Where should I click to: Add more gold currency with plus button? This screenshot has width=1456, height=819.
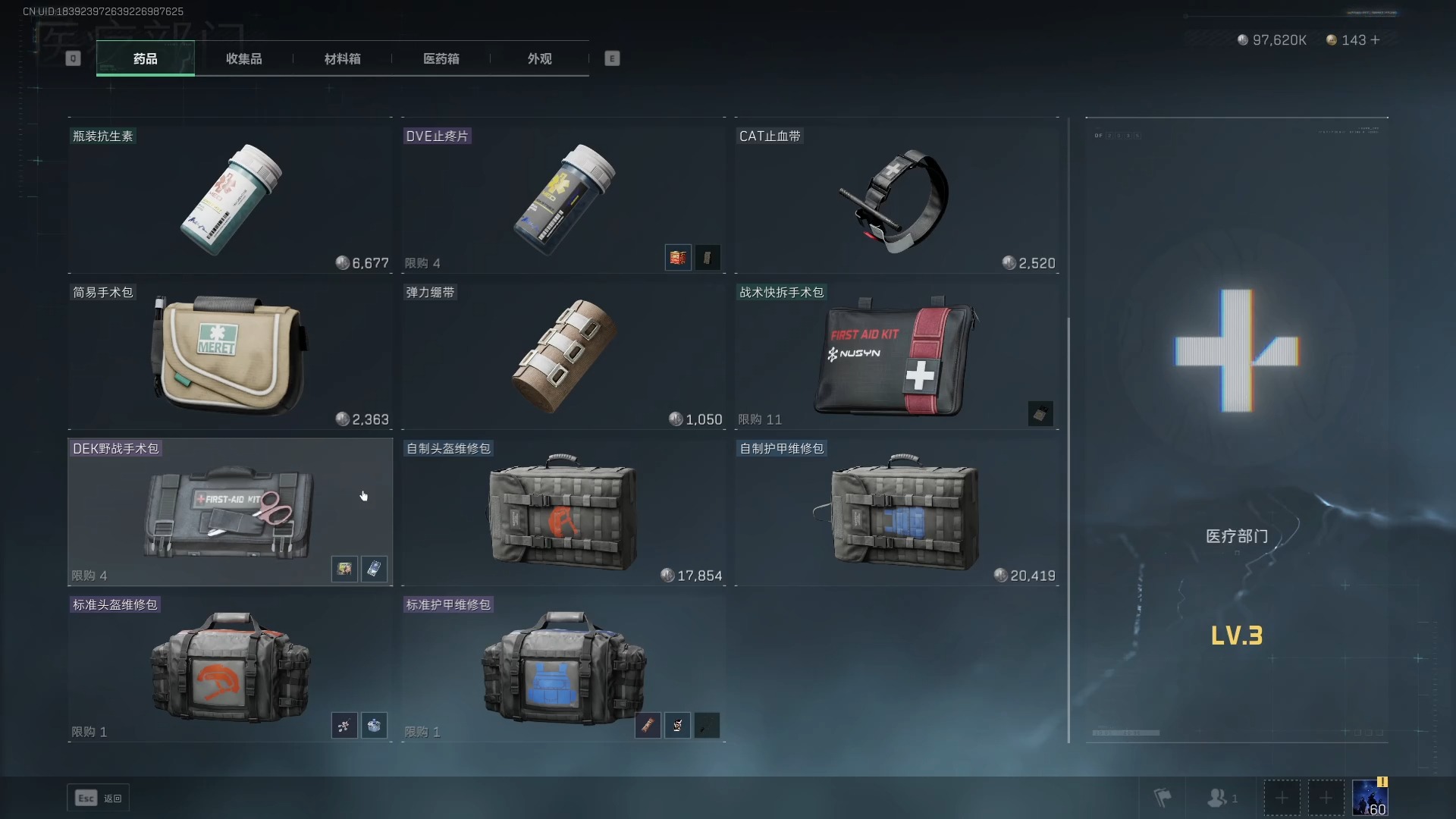1376,40
